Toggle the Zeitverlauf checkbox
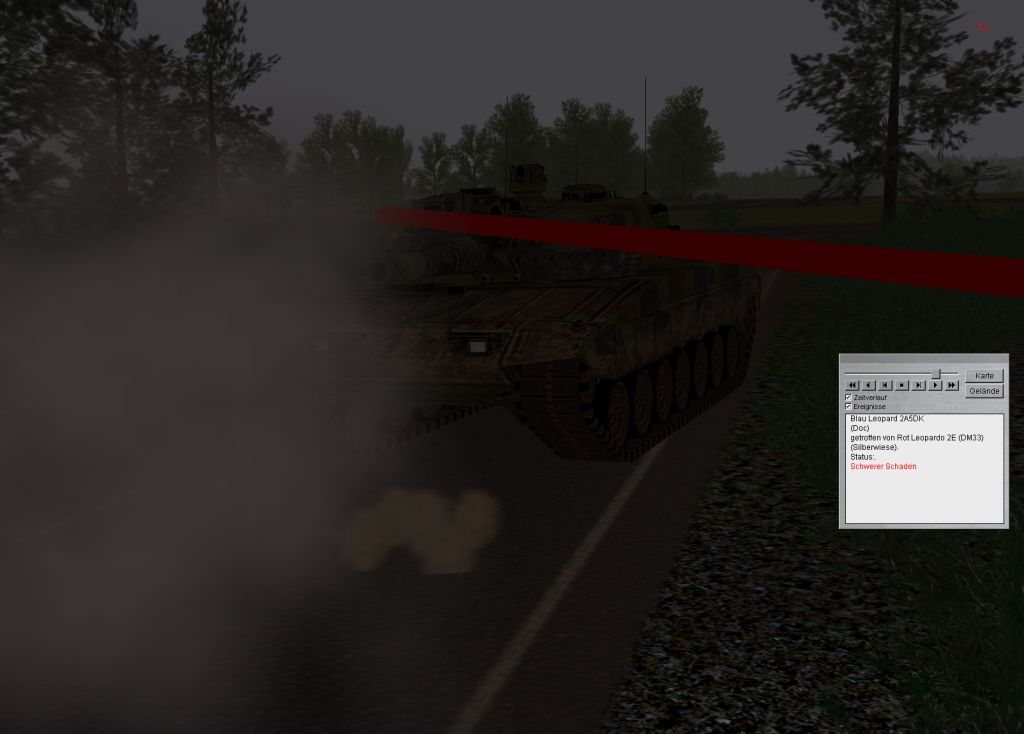The height and width of the screenshot is (734, 1024). coord(849,397)
